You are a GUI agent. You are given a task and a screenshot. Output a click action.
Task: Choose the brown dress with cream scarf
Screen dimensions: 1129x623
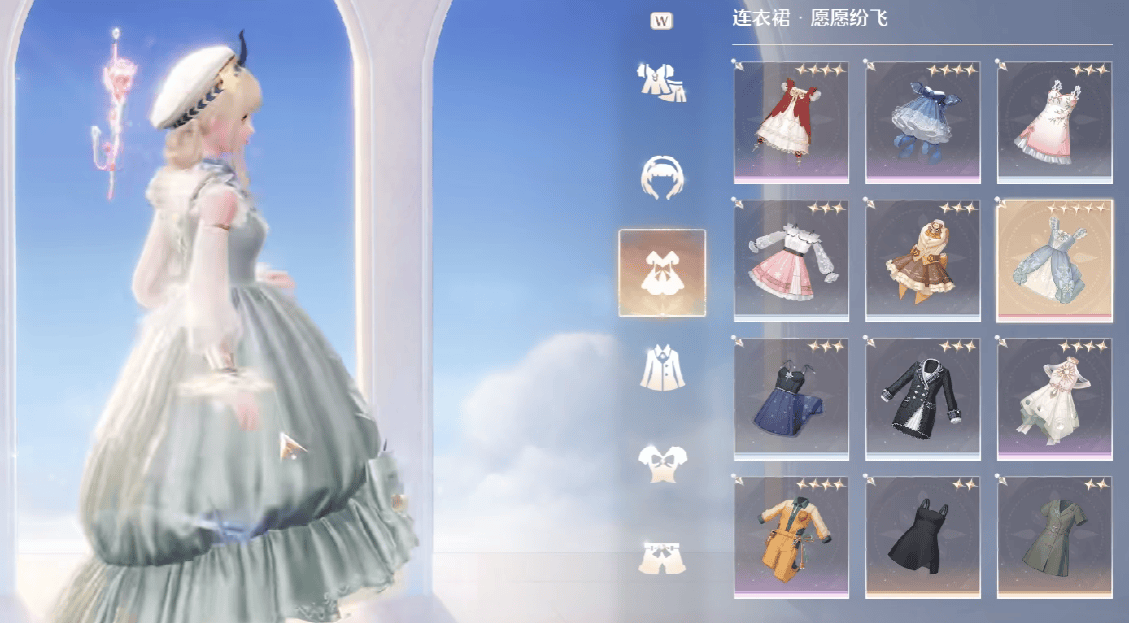point(923,260)
